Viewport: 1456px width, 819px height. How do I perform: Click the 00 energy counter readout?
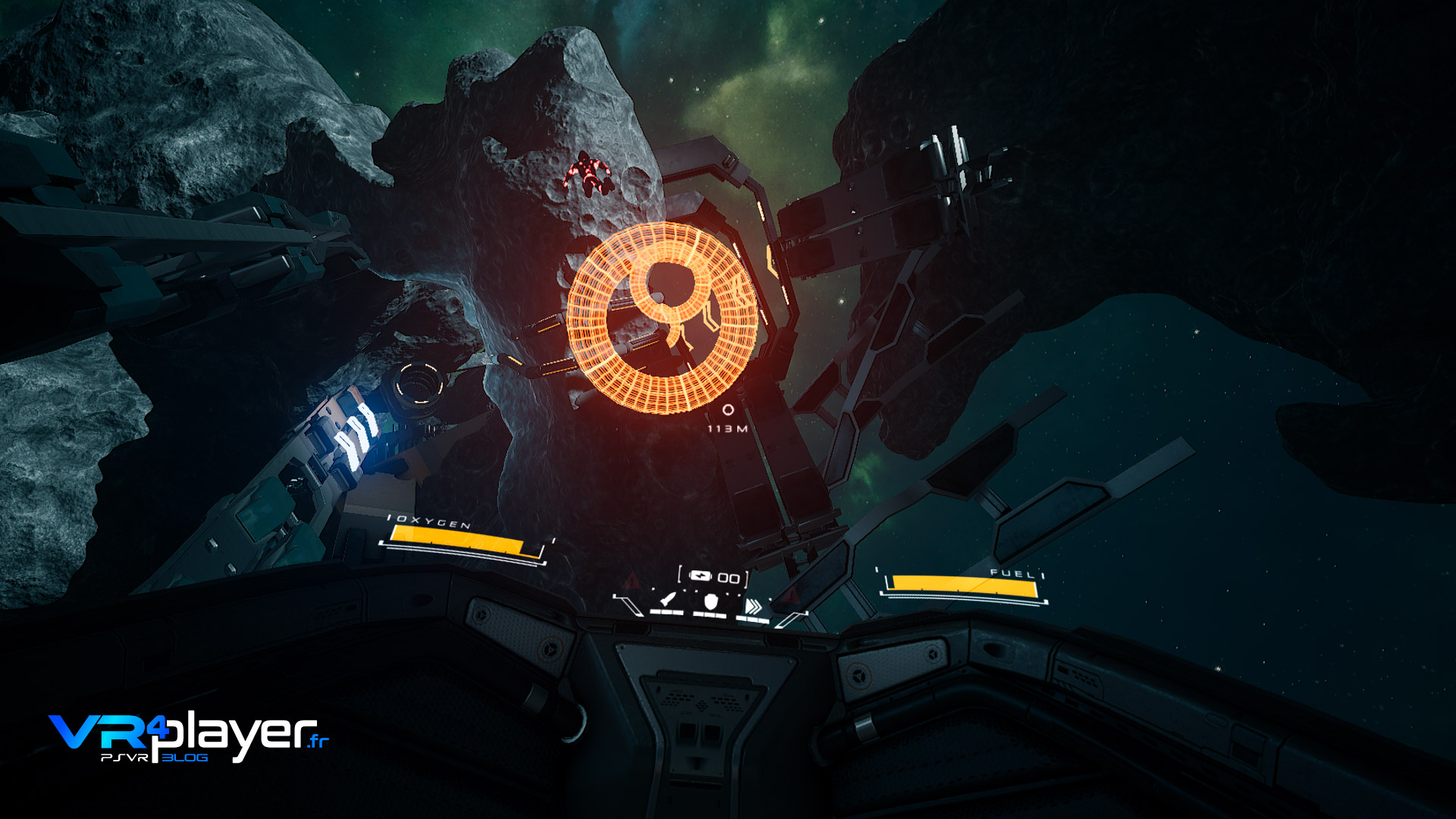(730, 576)
